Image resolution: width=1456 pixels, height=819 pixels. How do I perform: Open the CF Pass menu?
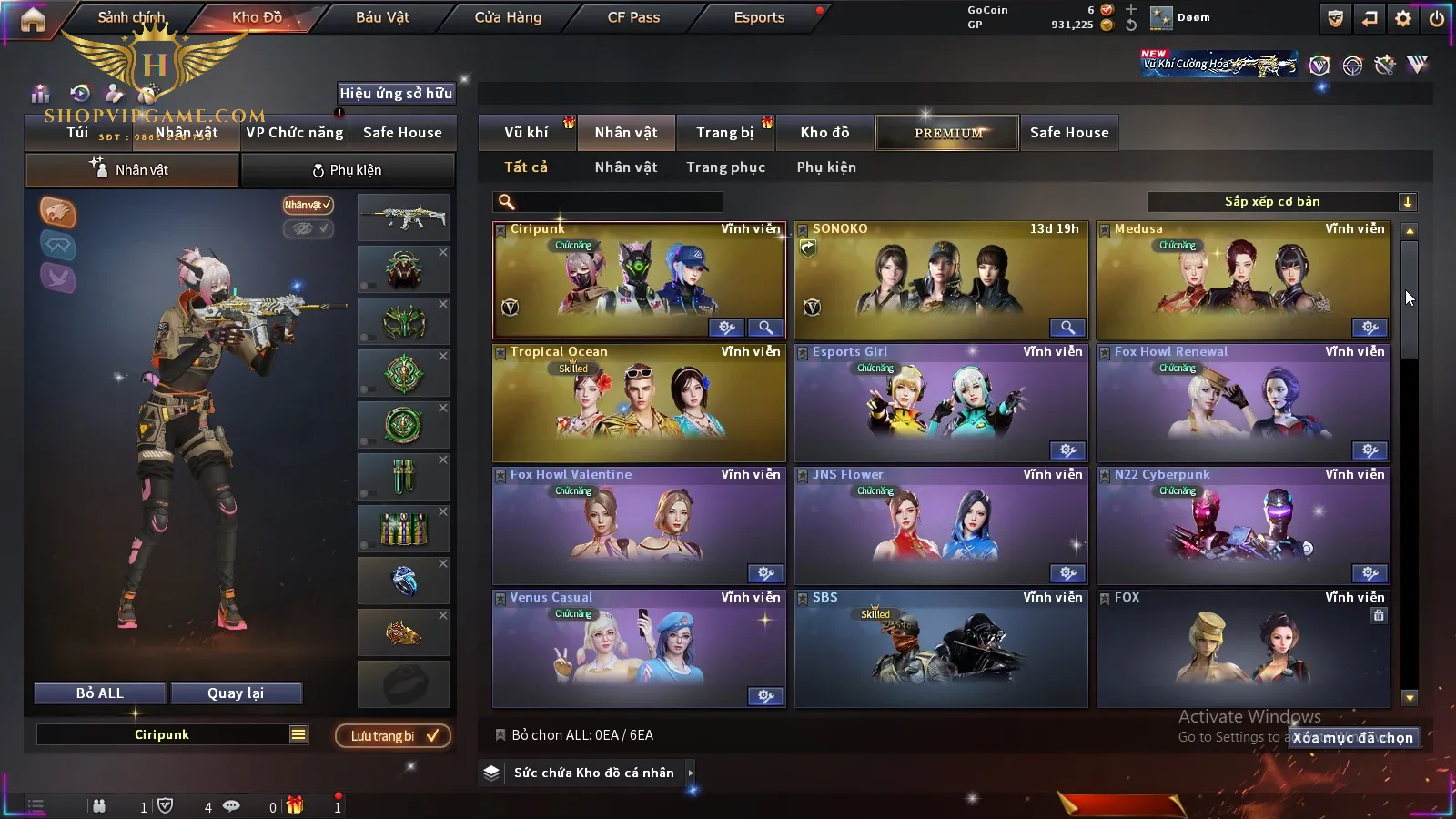(633, 17)
